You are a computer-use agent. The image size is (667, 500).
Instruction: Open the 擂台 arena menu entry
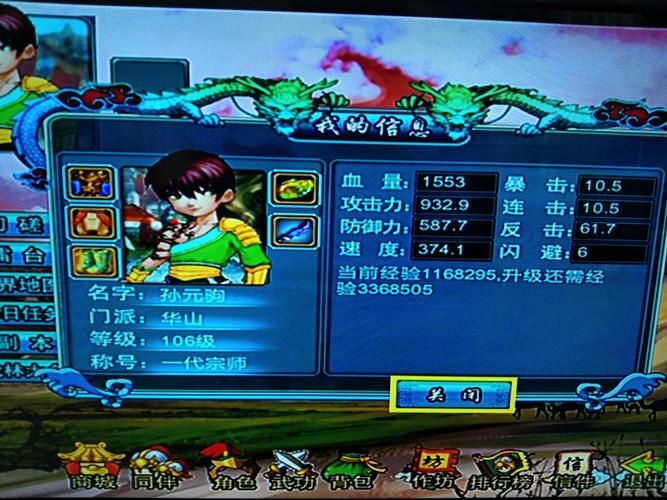30,256
